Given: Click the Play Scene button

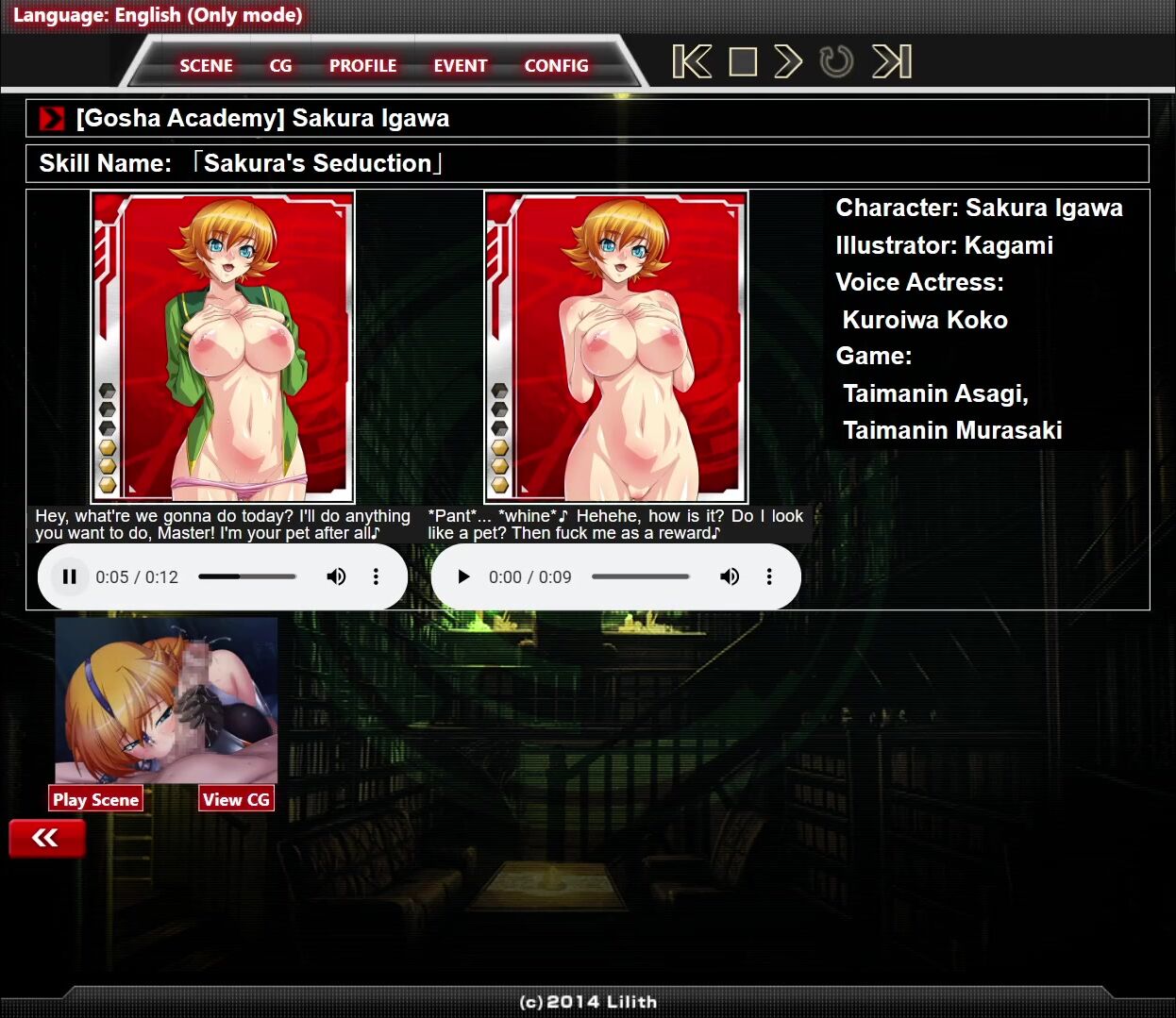Looking at the screenshot, I should click(95, 799).
